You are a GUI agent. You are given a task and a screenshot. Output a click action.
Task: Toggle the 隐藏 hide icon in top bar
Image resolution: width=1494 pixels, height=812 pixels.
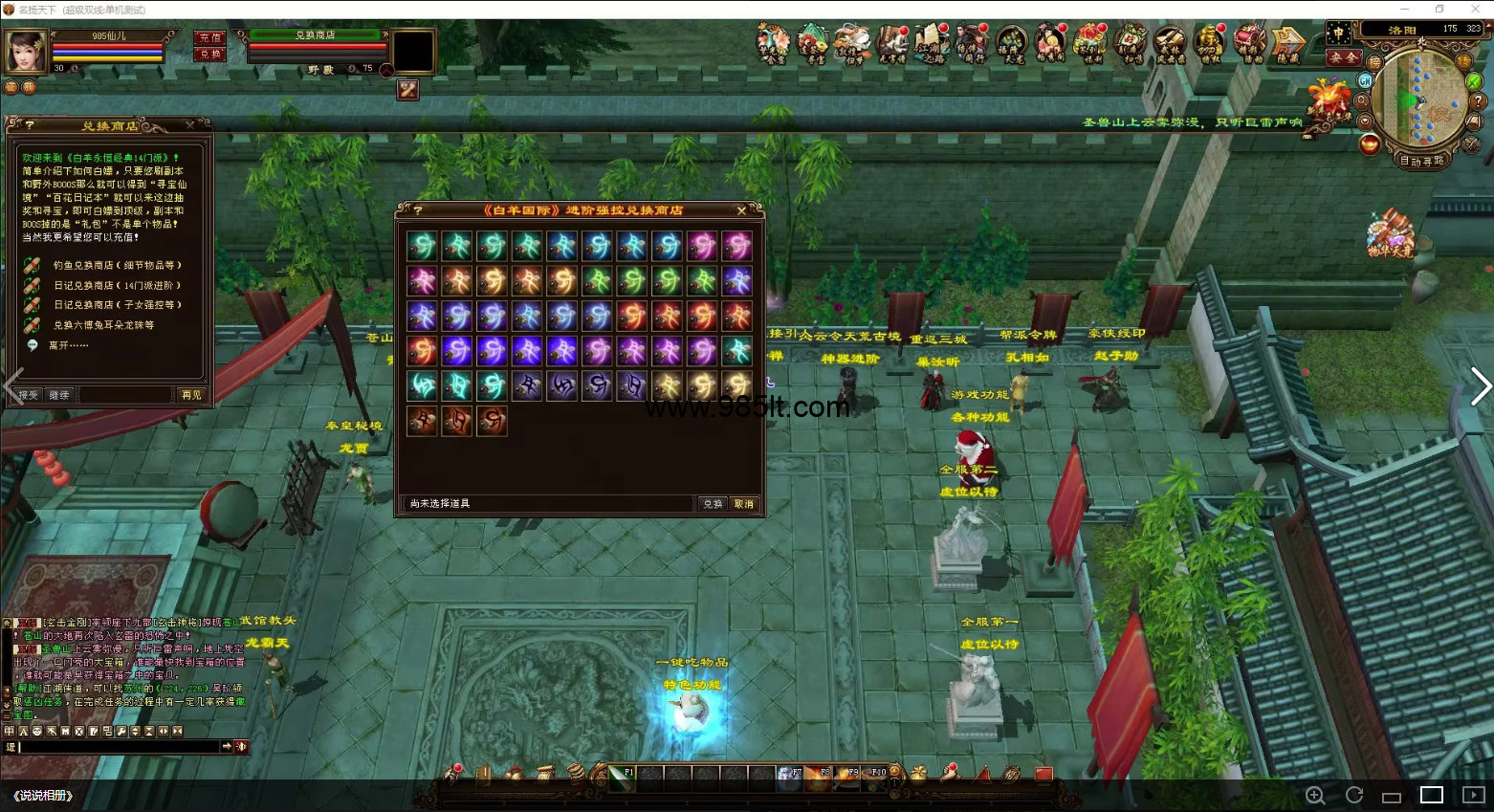(x=1288, y=45)
